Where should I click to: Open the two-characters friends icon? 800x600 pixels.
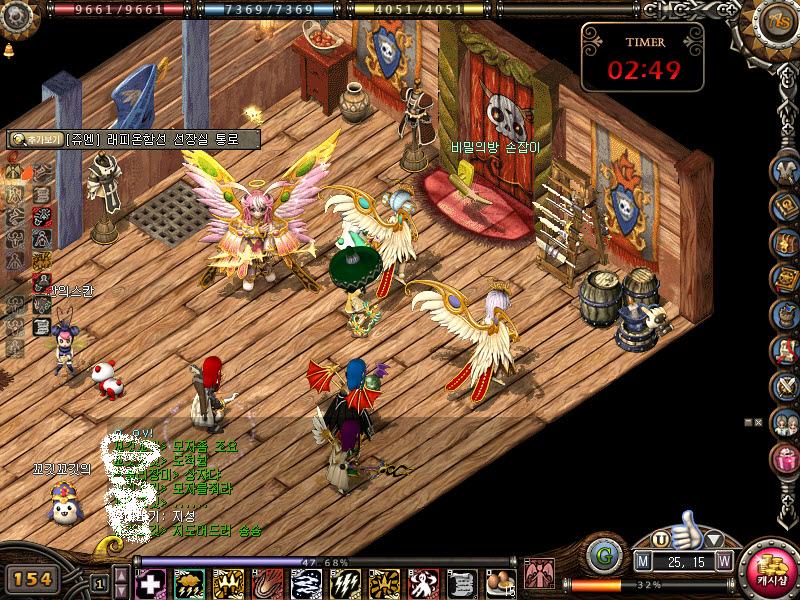coord(785,423)
